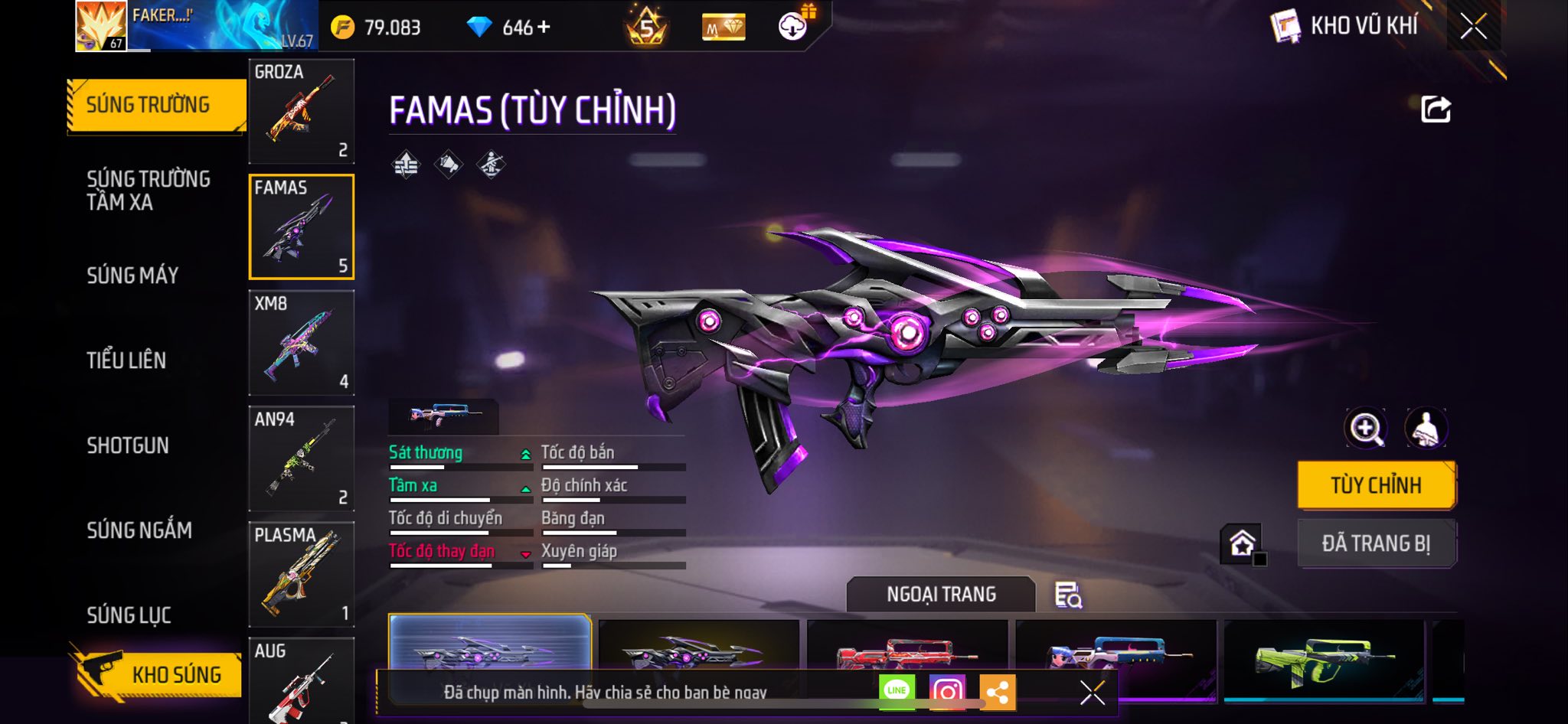Pick the PLASMA weapon tile
The width and height of the screenshot is (1568, 724).
302,574
